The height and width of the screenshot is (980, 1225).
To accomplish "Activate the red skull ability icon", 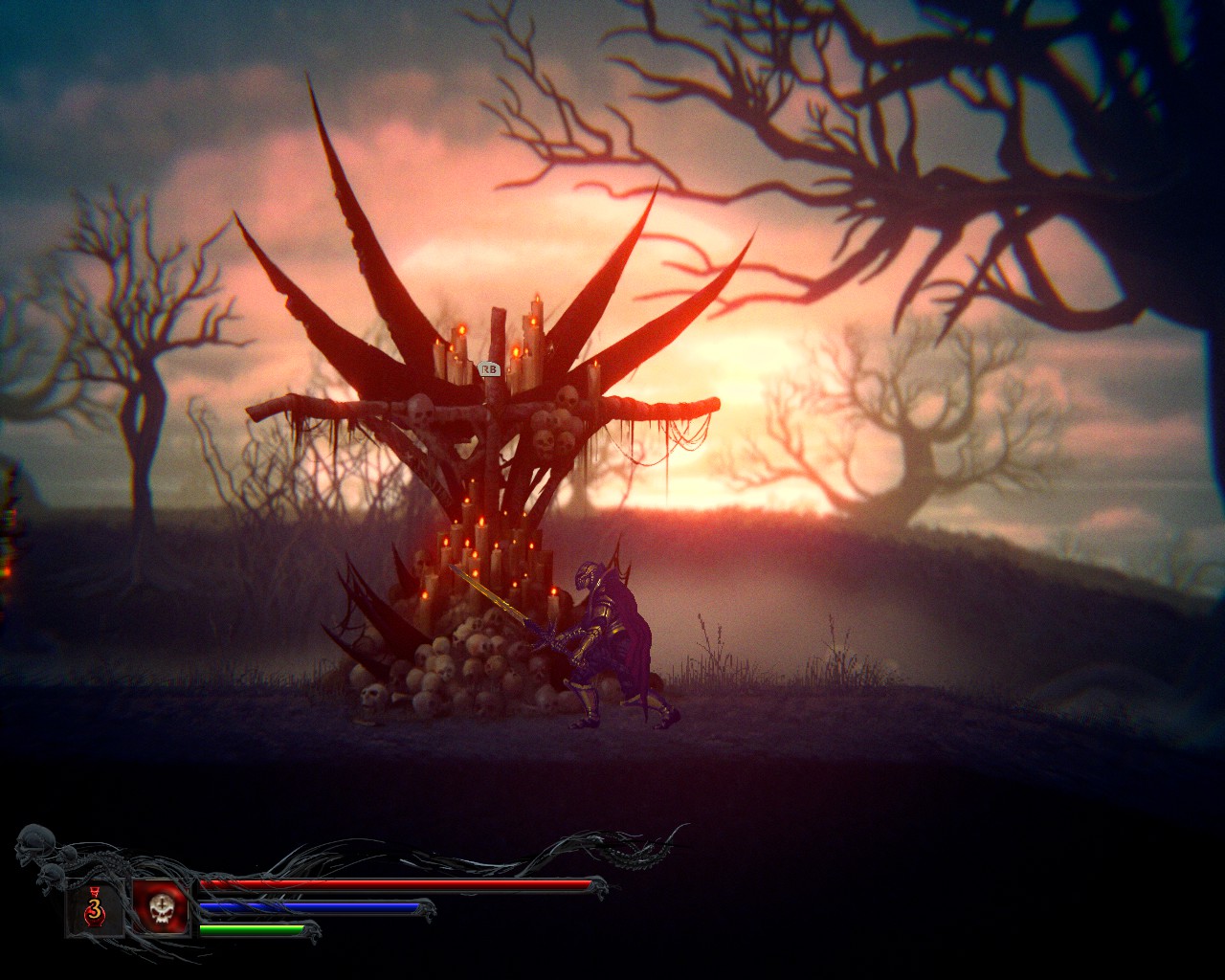I will (160, 907).
